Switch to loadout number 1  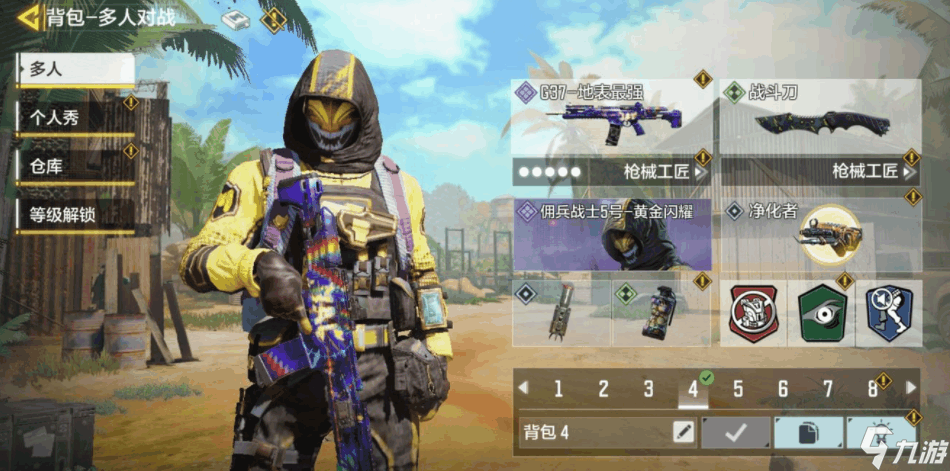click(x=558, y=389)
